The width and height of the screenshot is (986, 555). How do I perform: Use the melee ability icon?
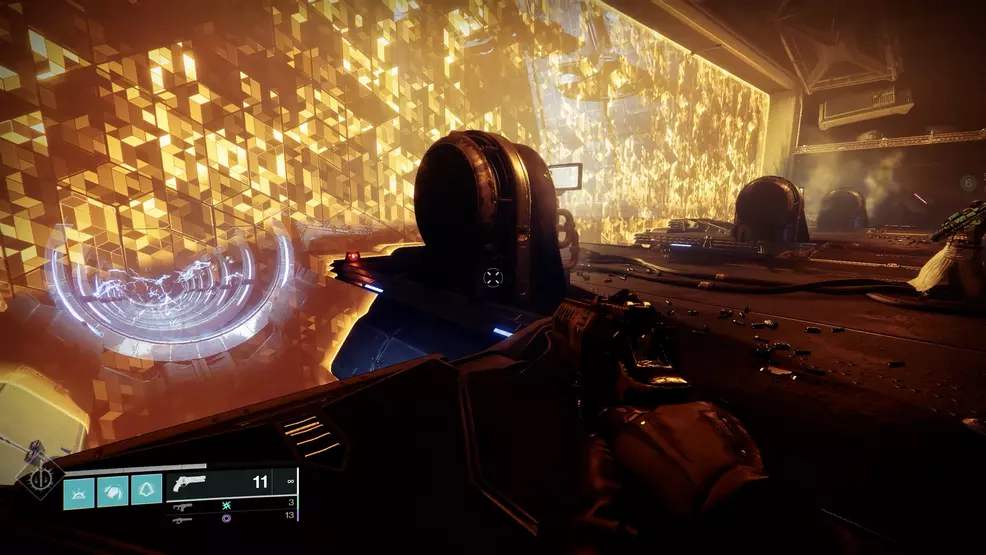click(113, 490)
